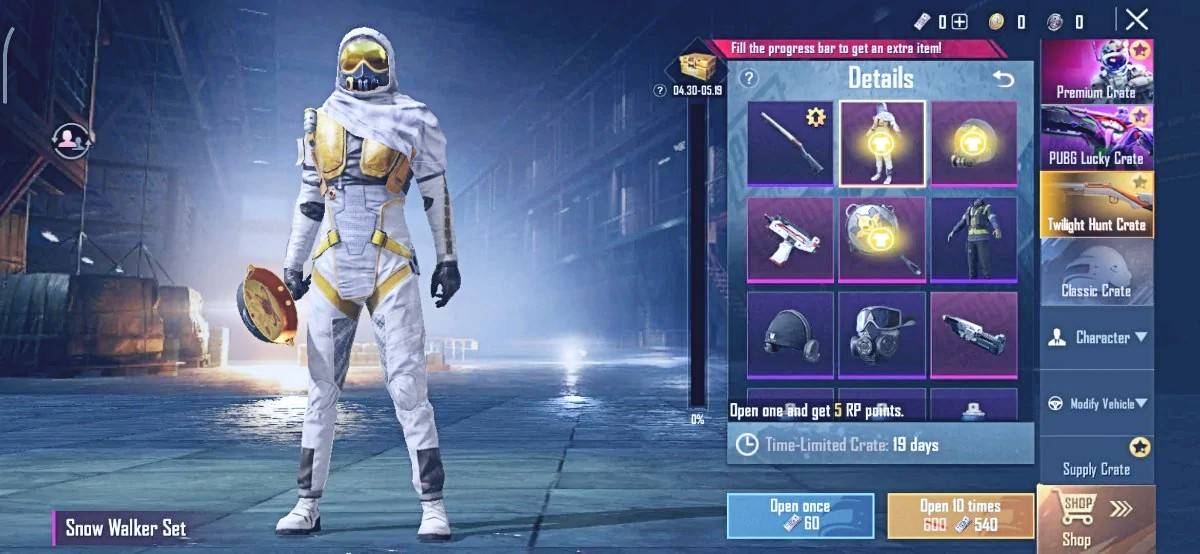
Task: Select the Twilight Hunt Crate tab
Action: tap(1096, 204)
